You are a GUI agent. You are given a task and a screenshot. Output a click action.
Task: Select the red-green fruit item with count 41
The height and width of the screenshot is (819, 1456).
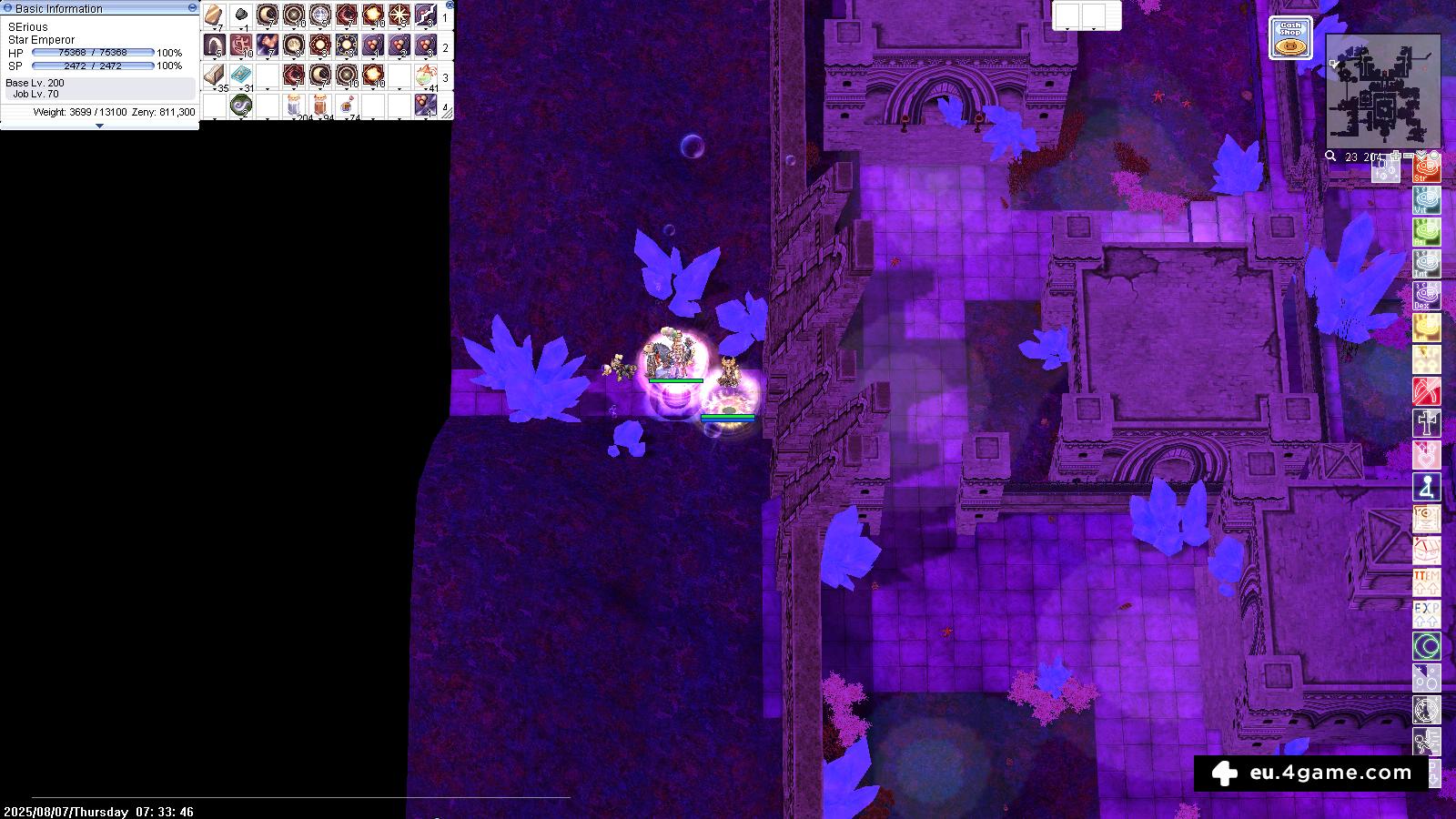(425, 75)
